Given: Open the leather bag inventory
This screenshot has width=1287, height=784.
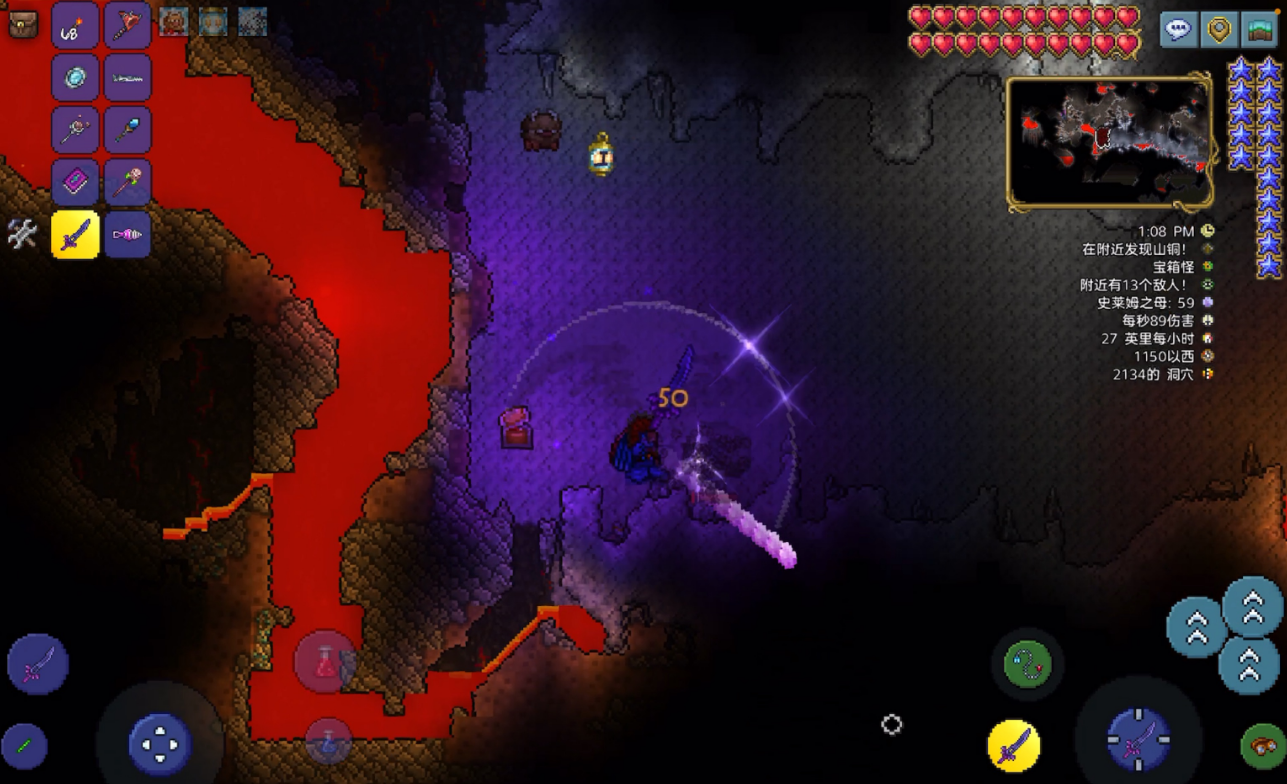Looking at the screenshot, I should click(23, 24).
